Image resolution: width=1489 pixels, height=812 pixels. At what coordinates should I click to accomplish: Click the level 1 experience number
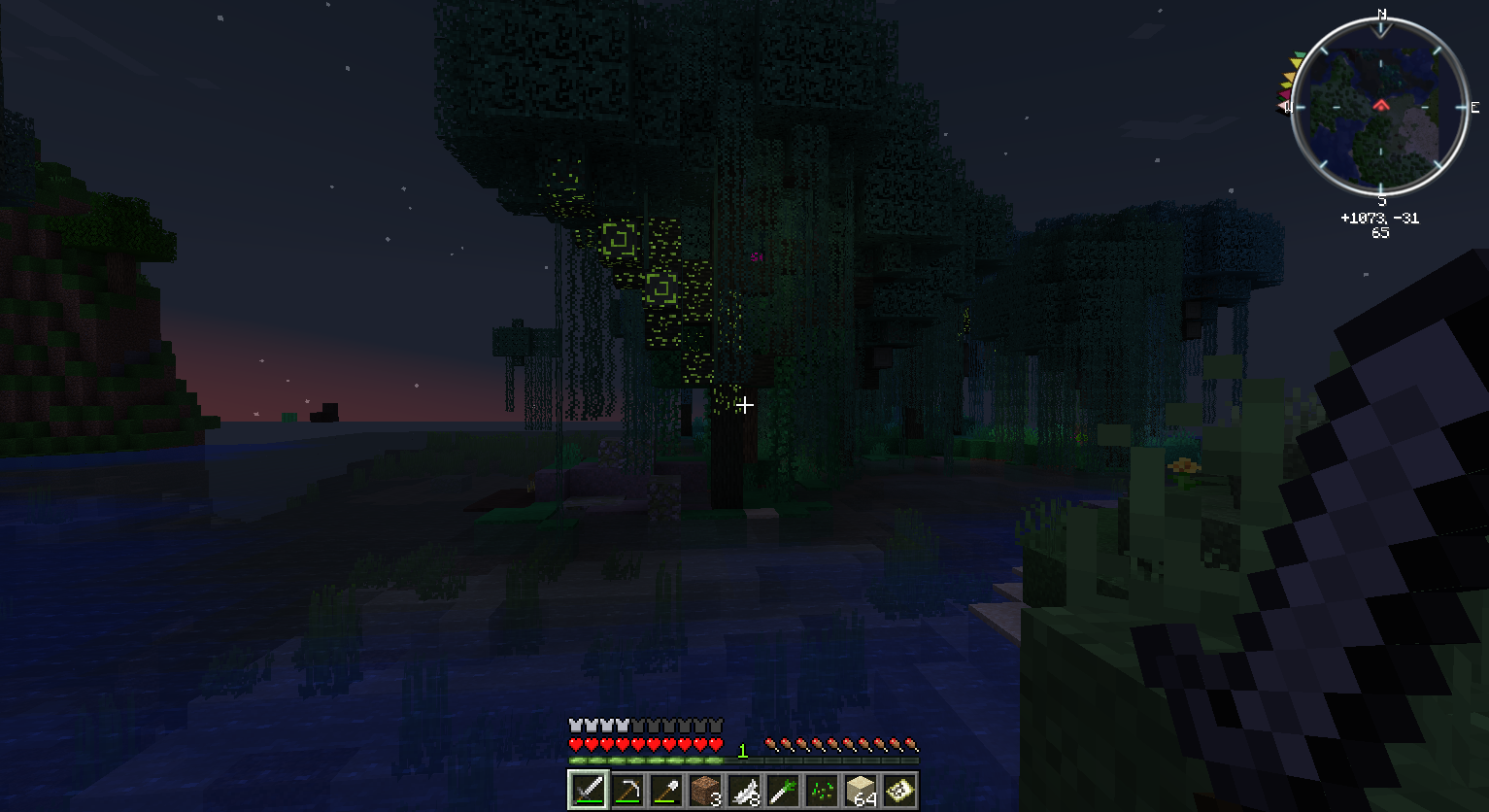click(x=741, y=750)
